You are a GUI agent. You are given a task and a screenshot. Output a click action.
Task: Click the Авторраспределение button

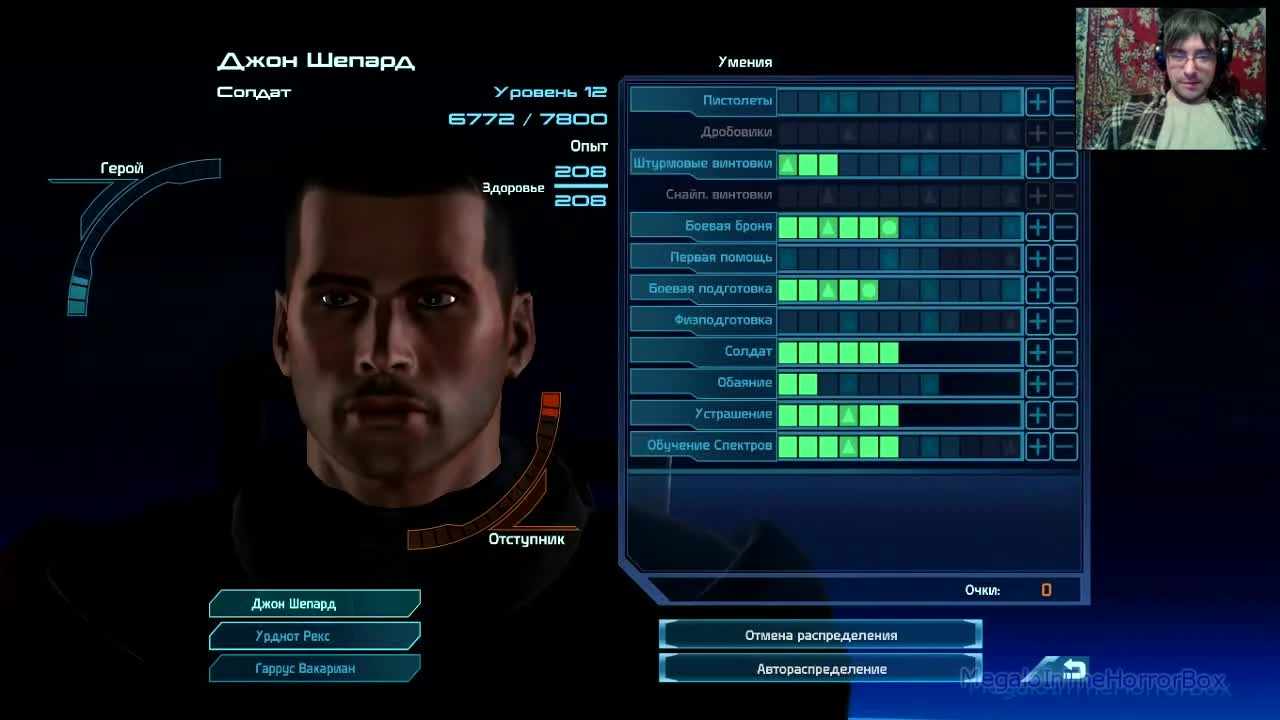pyautogui.click(x=818, y=669)
